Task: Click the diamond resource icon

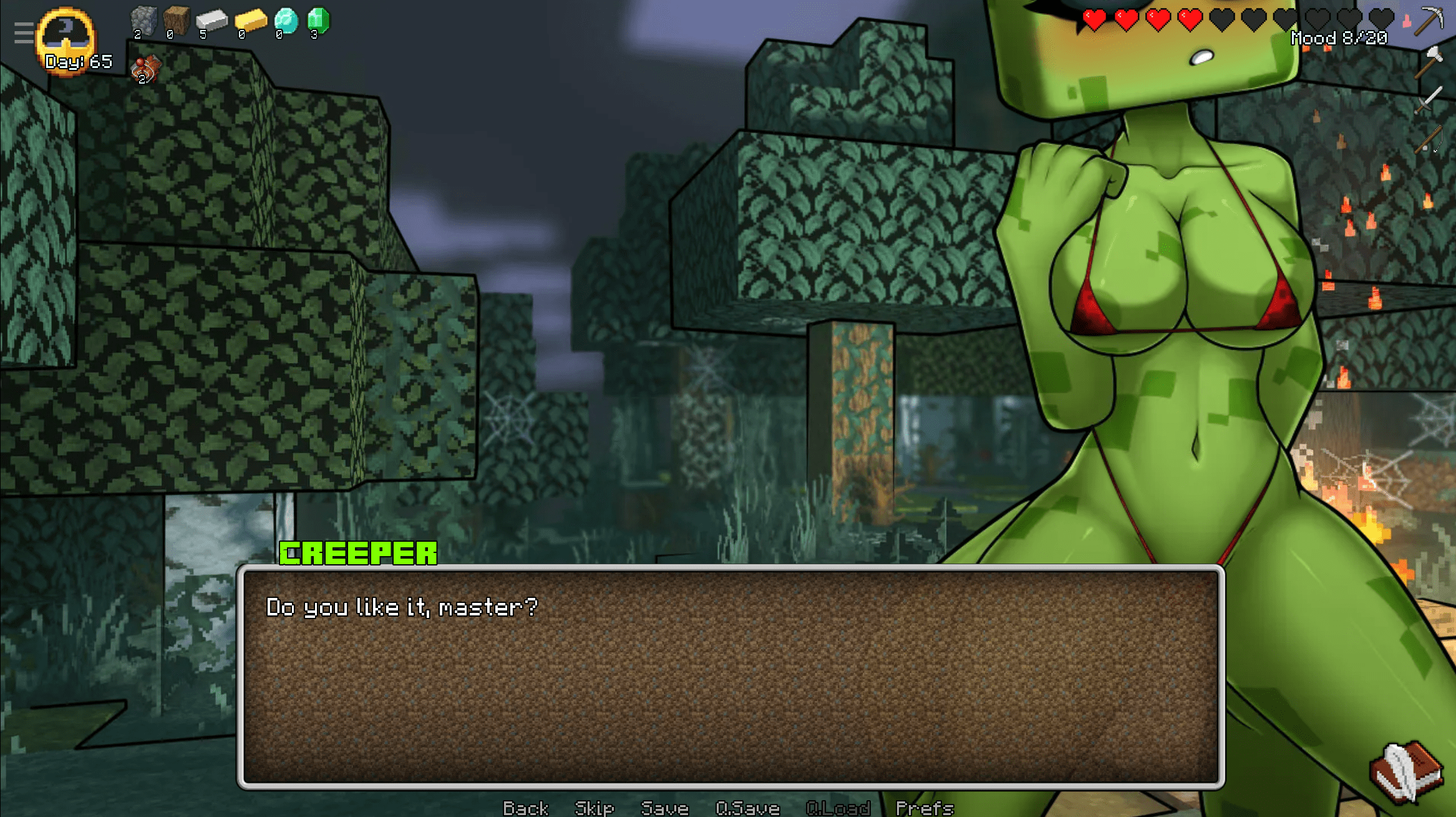Action: [x=286, y=21]
